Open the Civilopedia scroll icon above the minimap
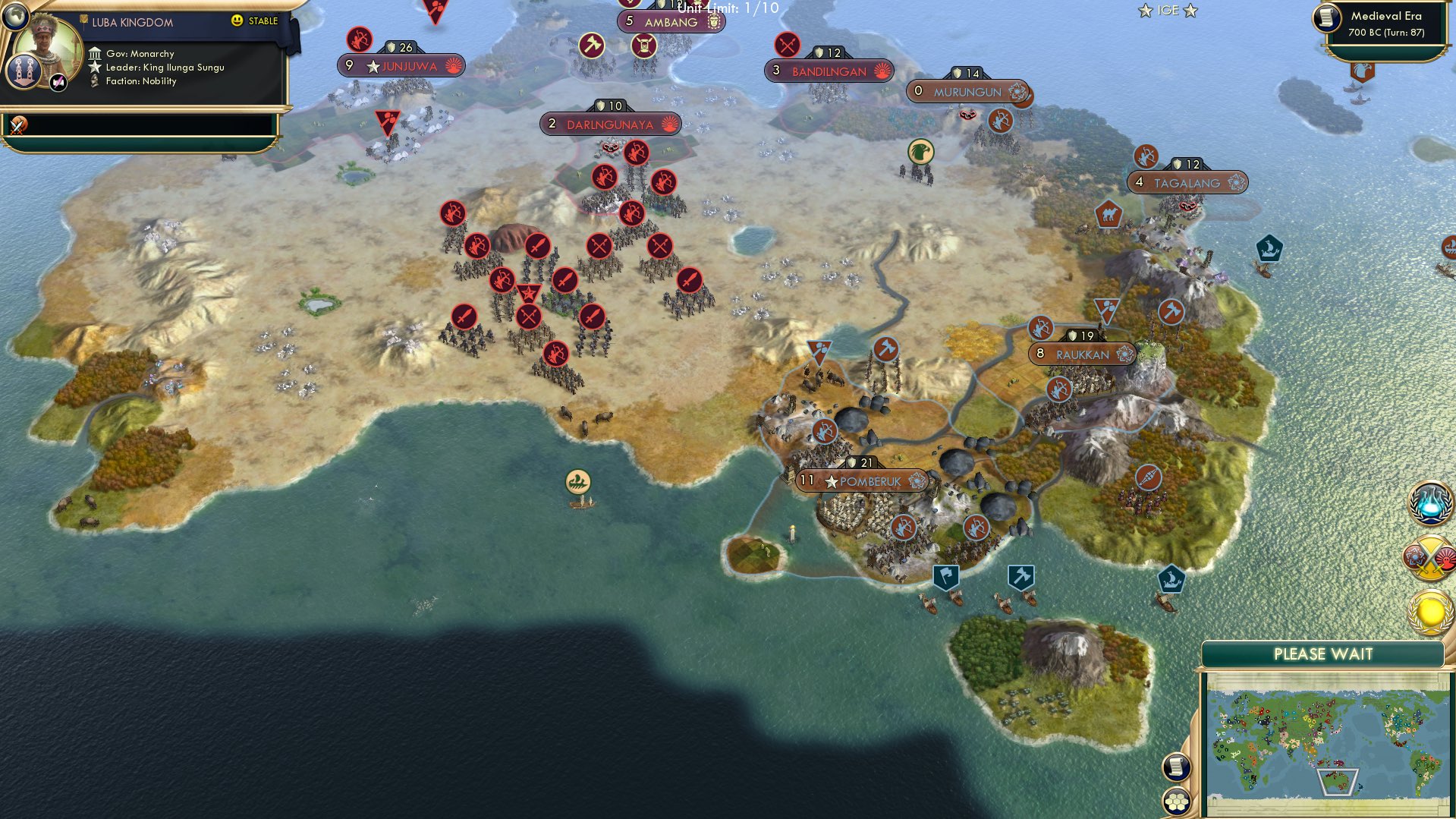The image size is (1456, 819). 1175,767
